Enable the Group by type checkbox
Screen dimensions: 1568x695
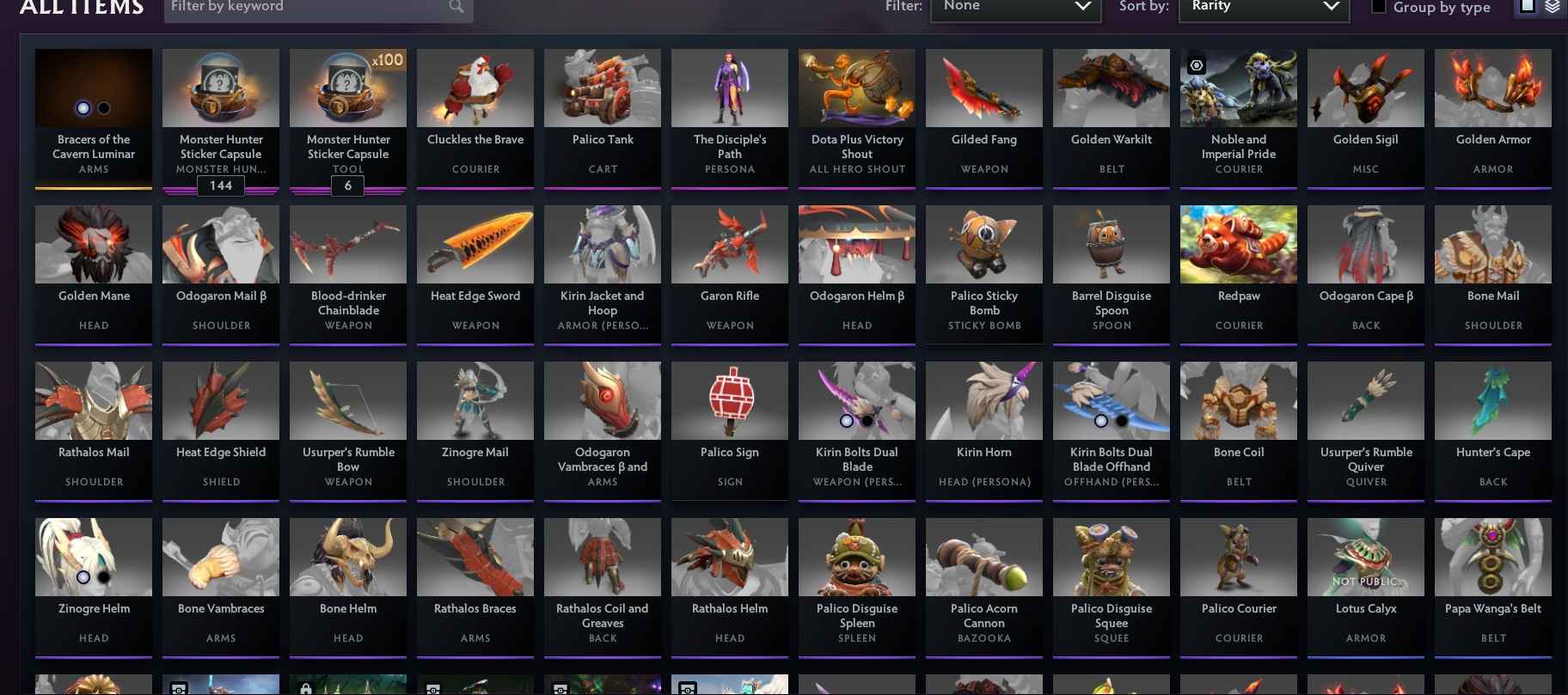click(1380, 5)
